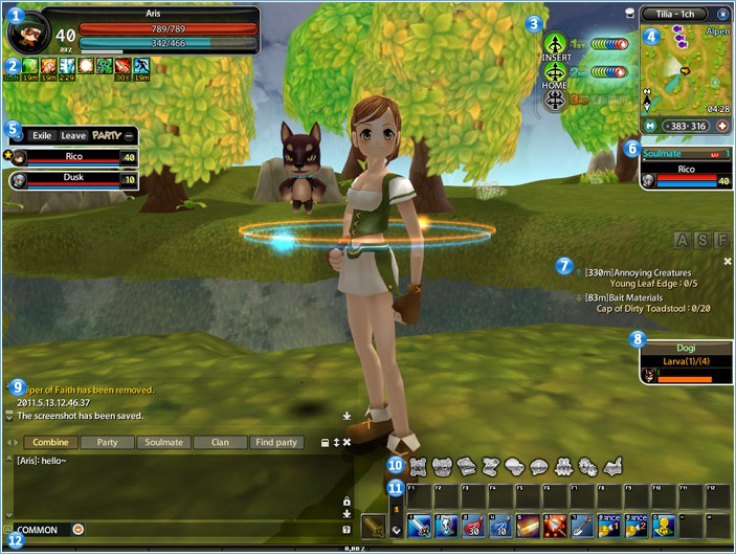Image resolution: width=736 pixels, height=554 pixels.
Task: Use the sword skill in hotbar slot 1
Action: [x=418, y=525]
